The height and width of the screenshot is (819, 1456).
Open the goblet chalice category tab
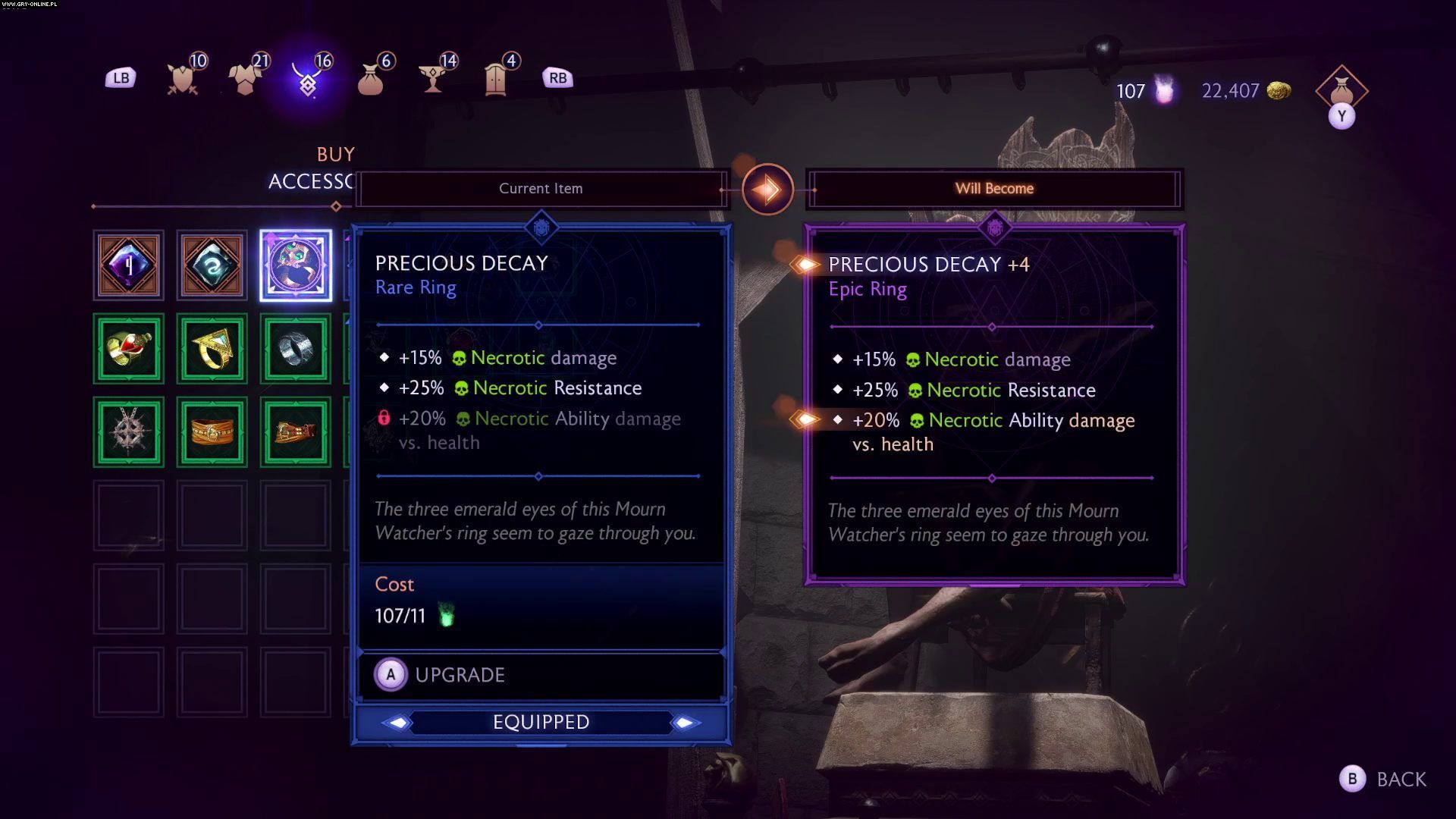coord(433,78)
